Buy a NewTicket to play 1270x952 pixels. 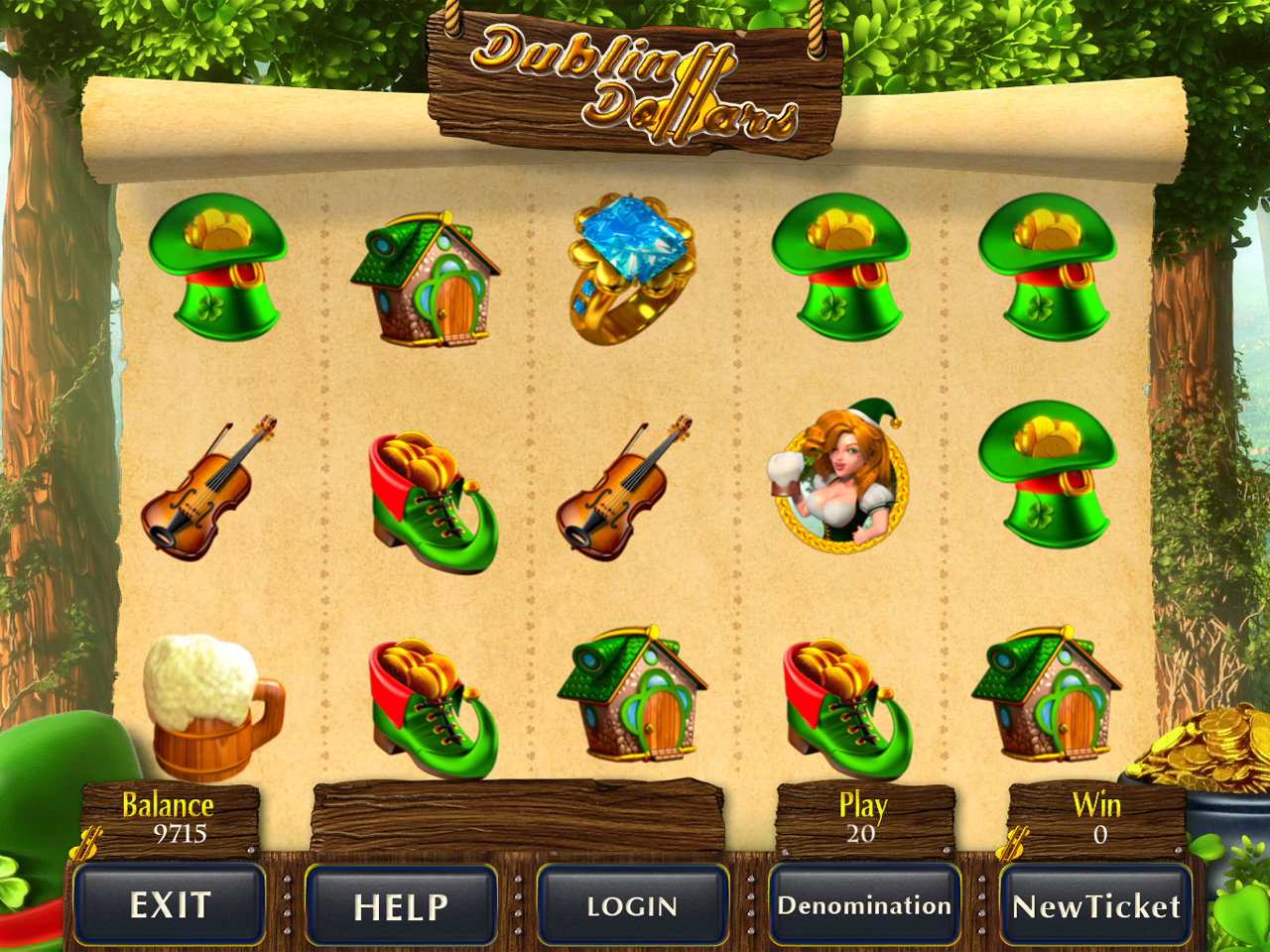[1096, 905]
